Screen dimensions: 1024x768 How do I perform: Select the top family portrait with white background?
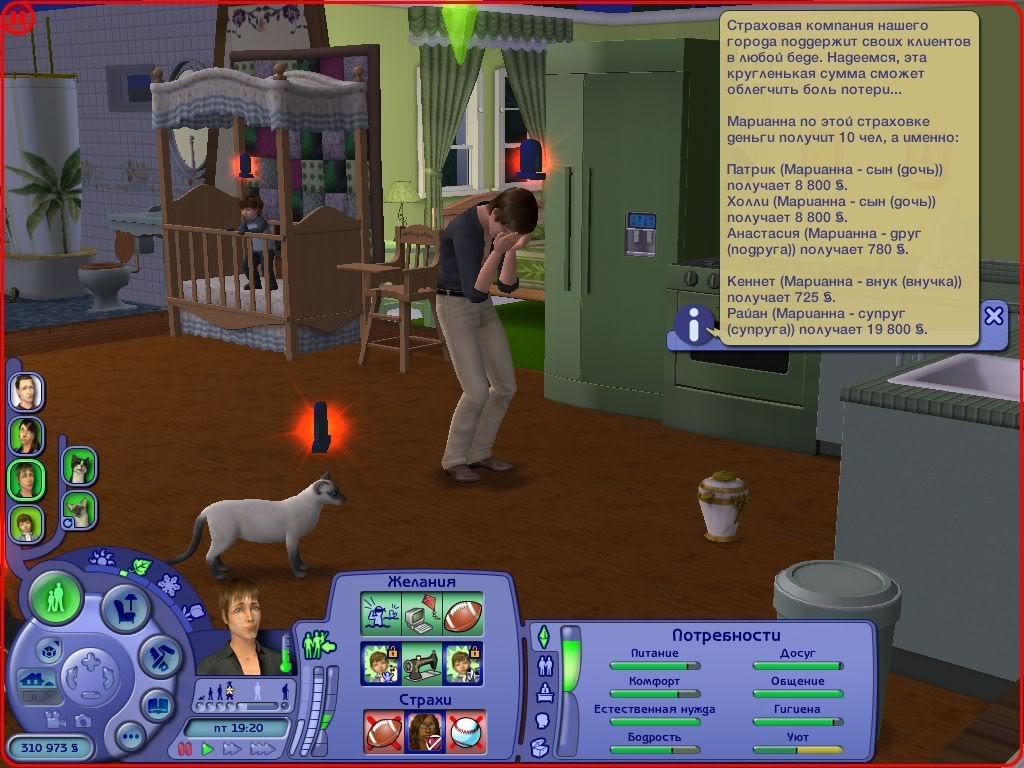tap(26, 391)
